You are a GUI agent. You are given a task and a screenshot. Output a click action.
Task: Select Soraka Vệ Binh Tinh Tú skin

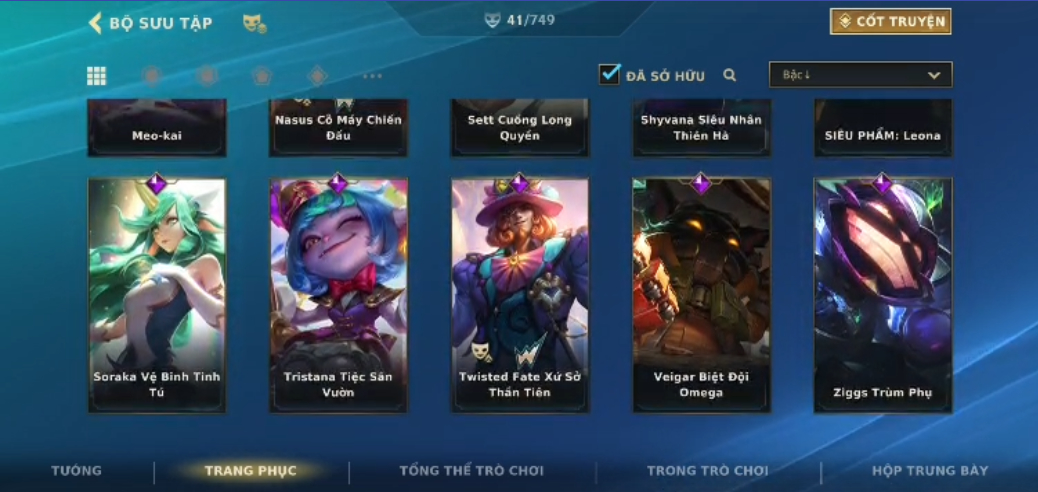coord(157,295)
